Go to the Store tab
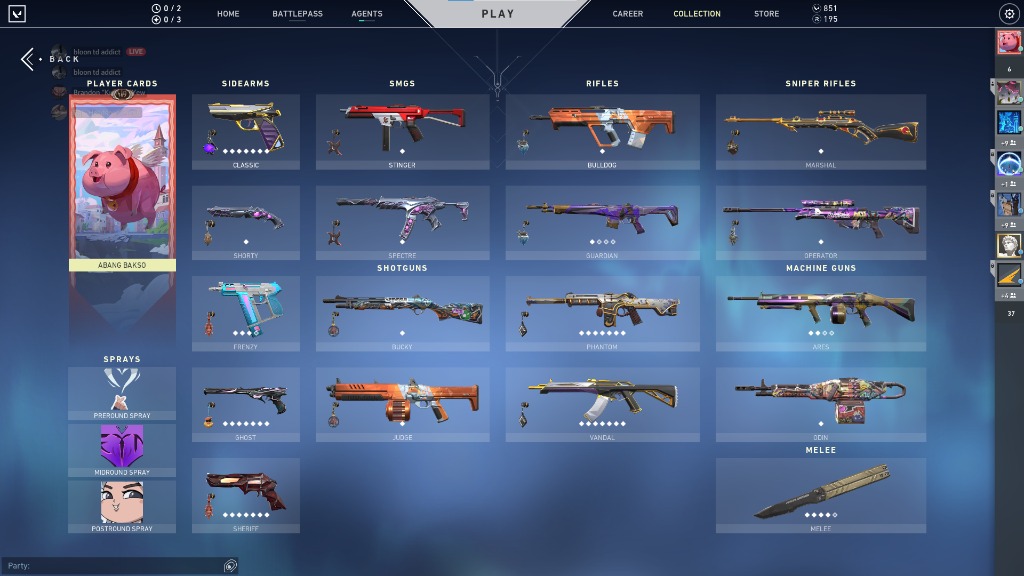This screenshot has height=576, width=1024. pos(767,14)
